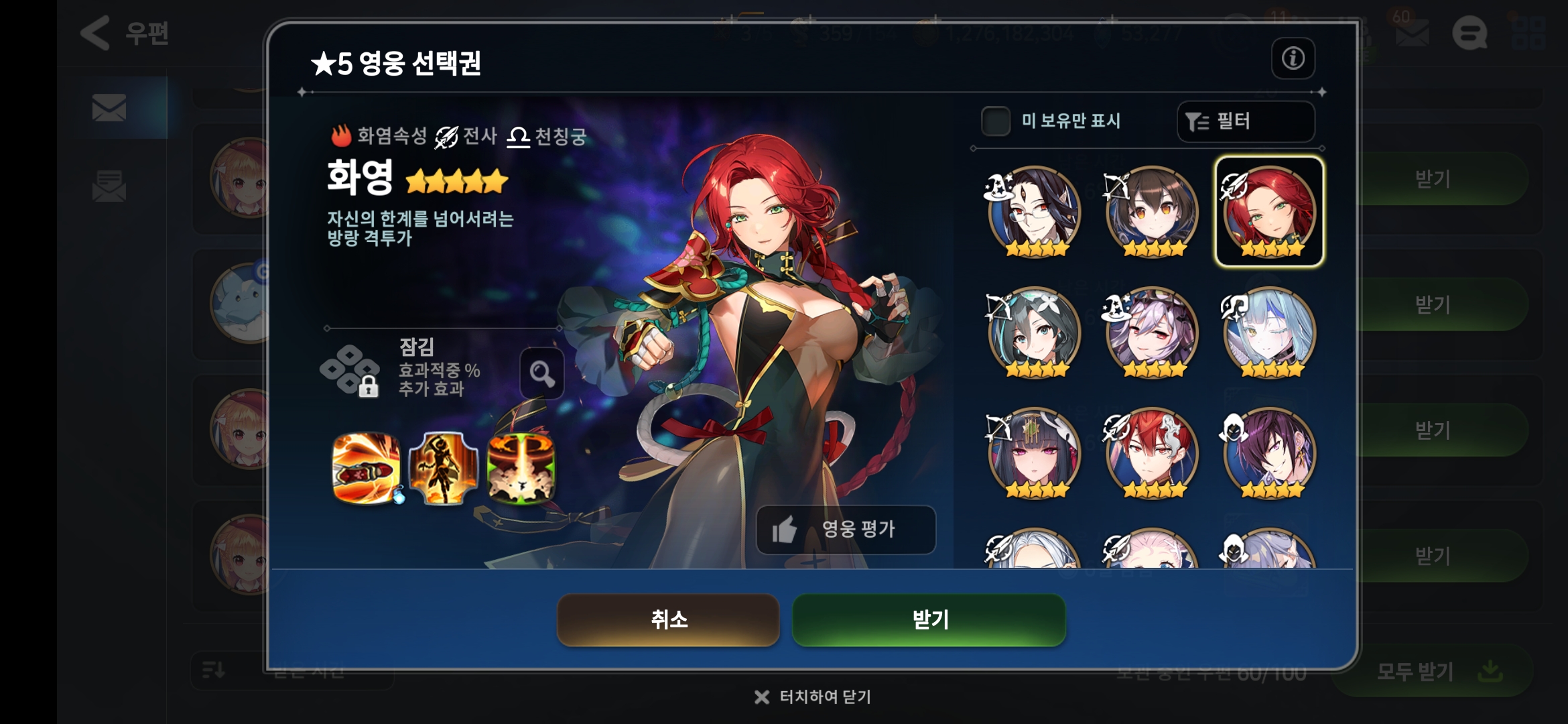
Task: Open the 필터 filter options
Action: click(1245, 121)
